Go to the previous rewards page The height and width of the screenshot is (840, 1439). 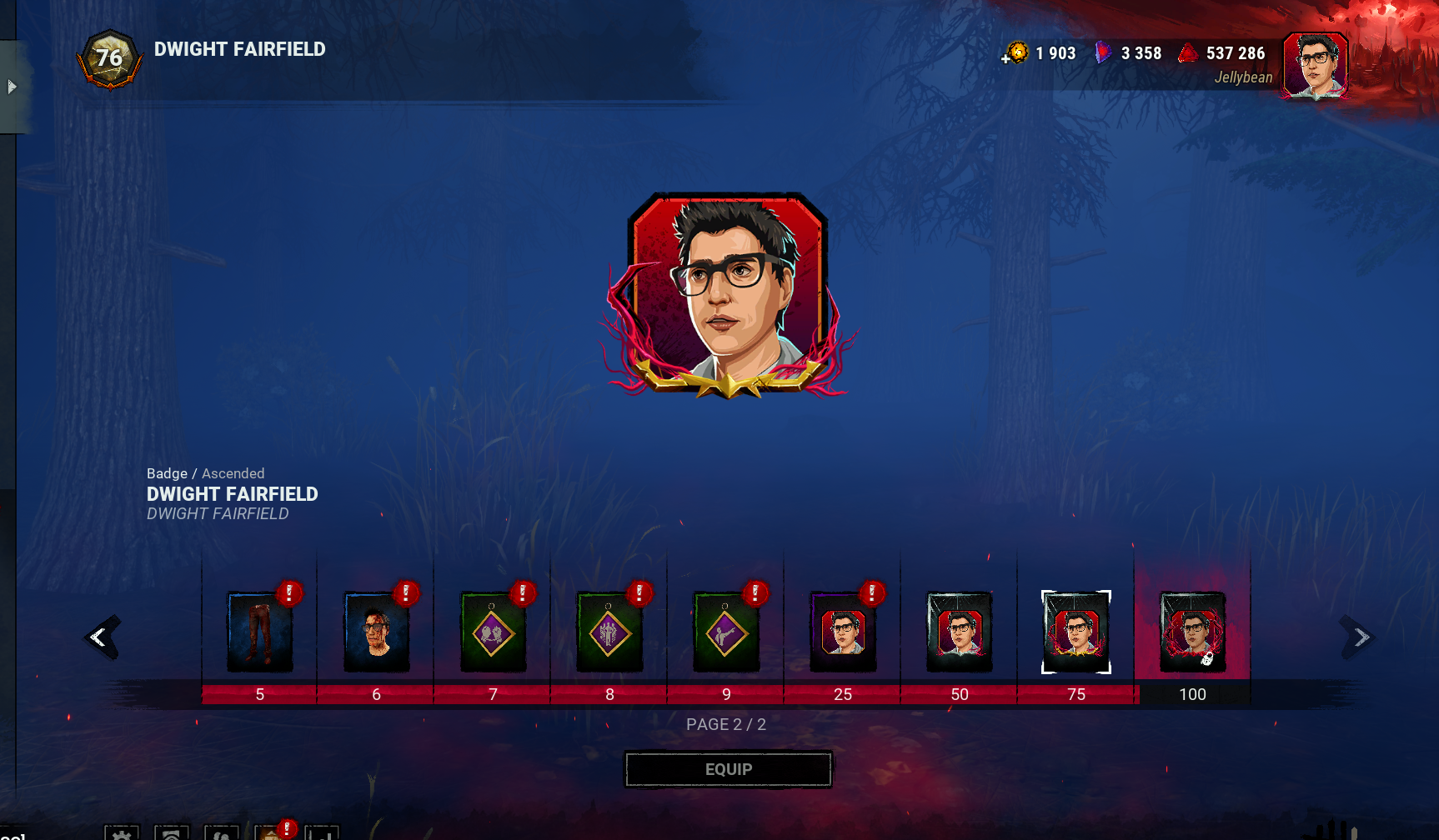101,637
